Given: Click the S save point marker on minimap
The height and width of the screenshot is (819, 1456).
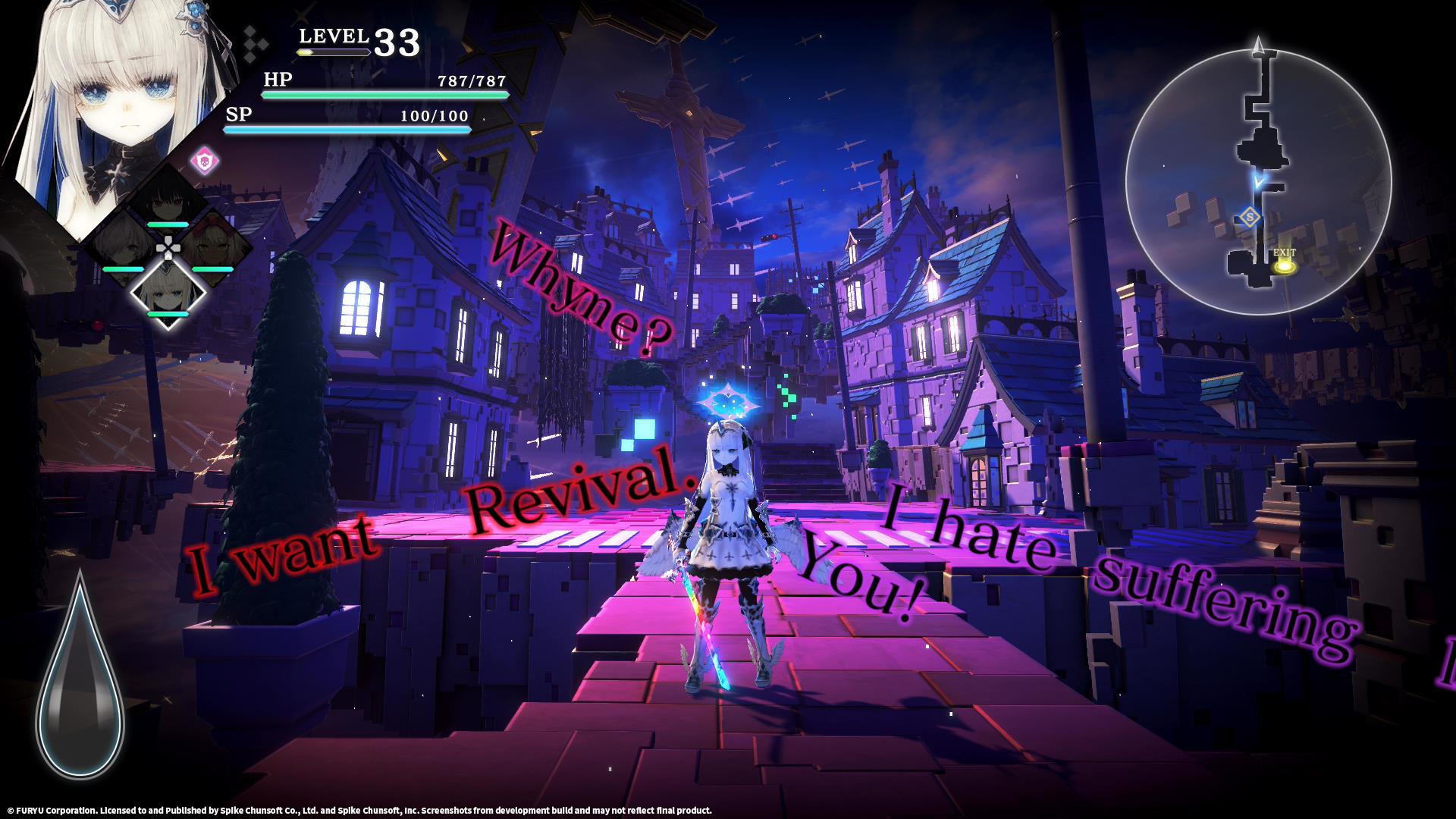Looking at the screenshot, I should (x=1250, y=216).
